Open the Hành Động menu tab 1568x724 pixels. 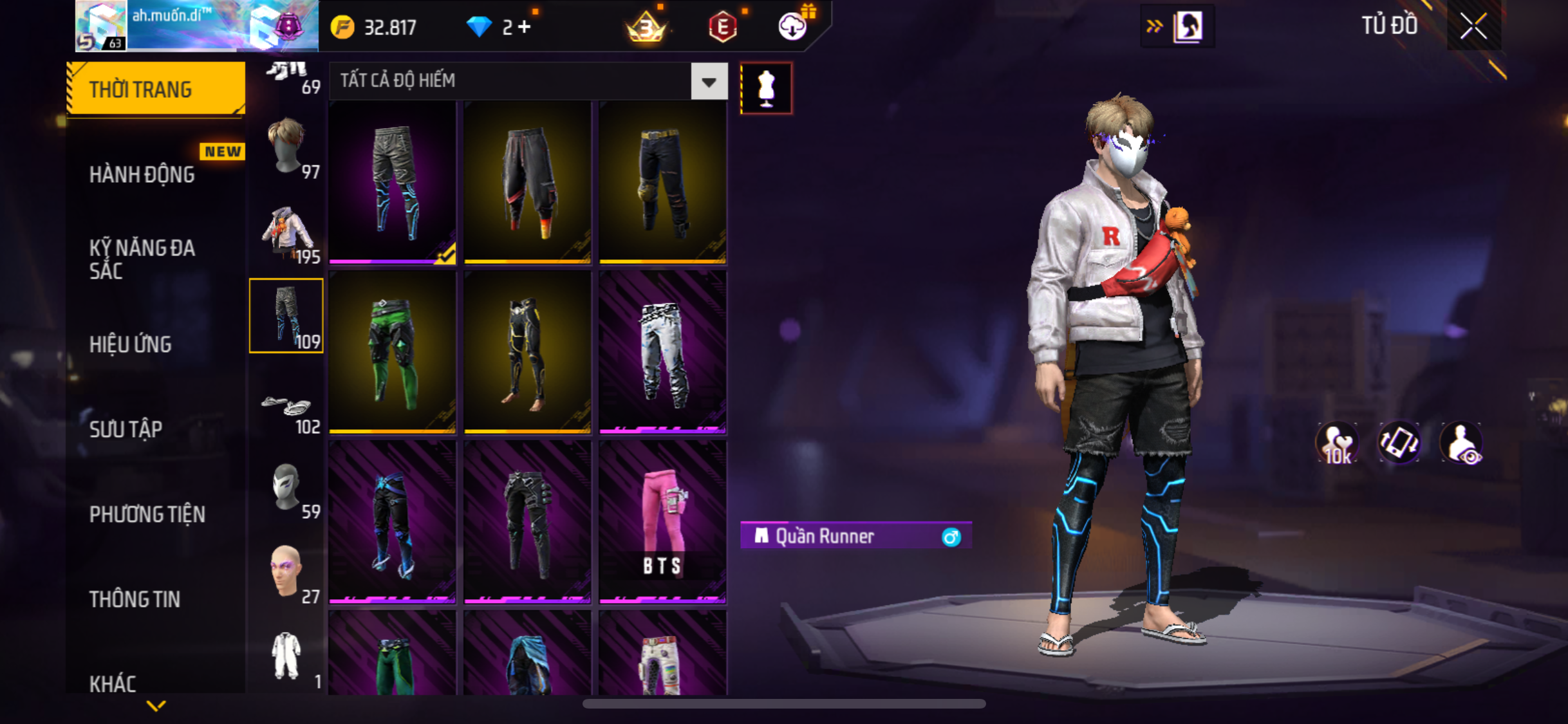[x=142, y=174]
